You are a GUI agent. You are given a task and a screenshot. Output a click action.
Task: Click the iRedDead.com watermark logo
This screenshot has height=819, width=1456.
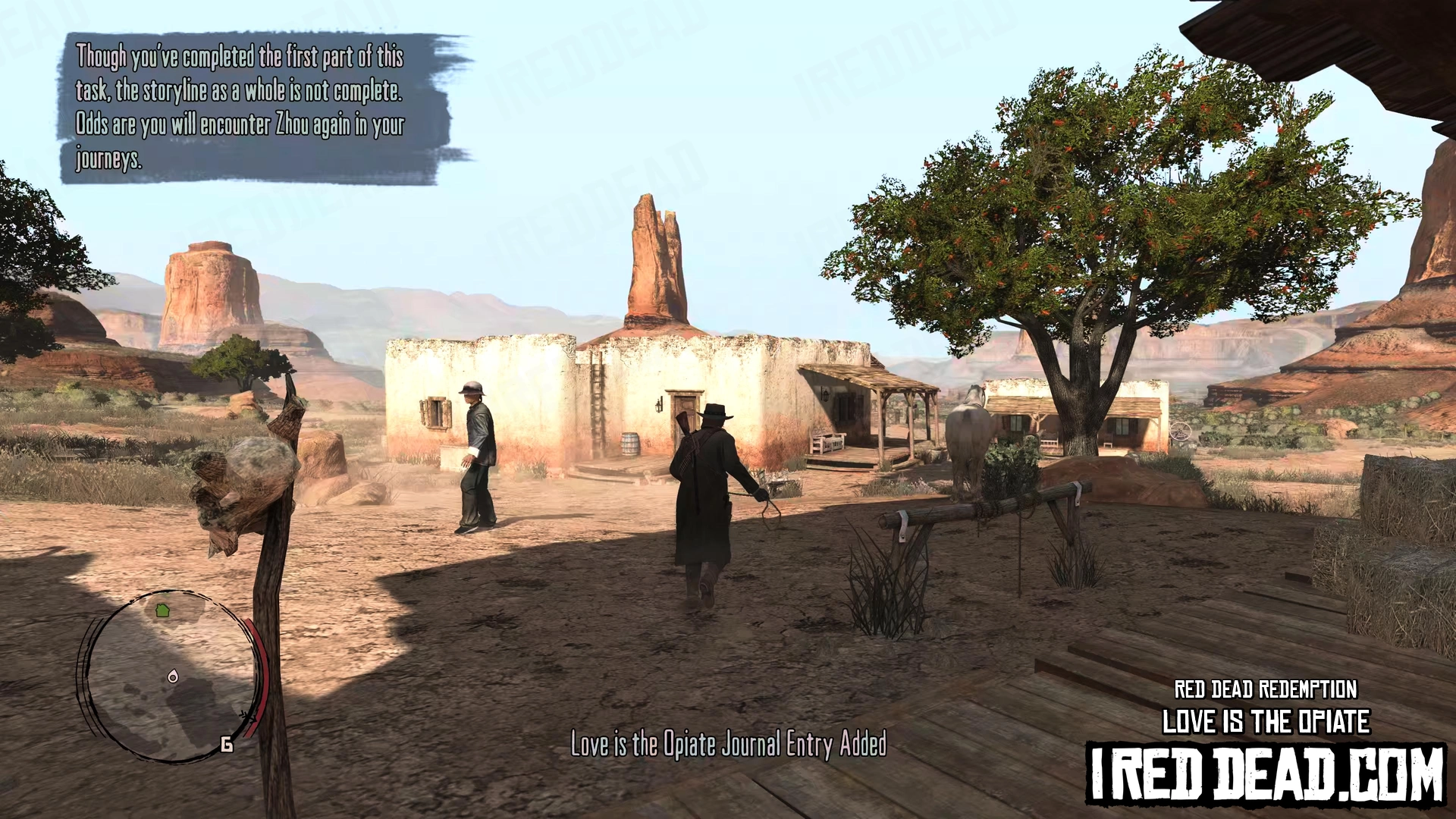[x=1266, y=773]
